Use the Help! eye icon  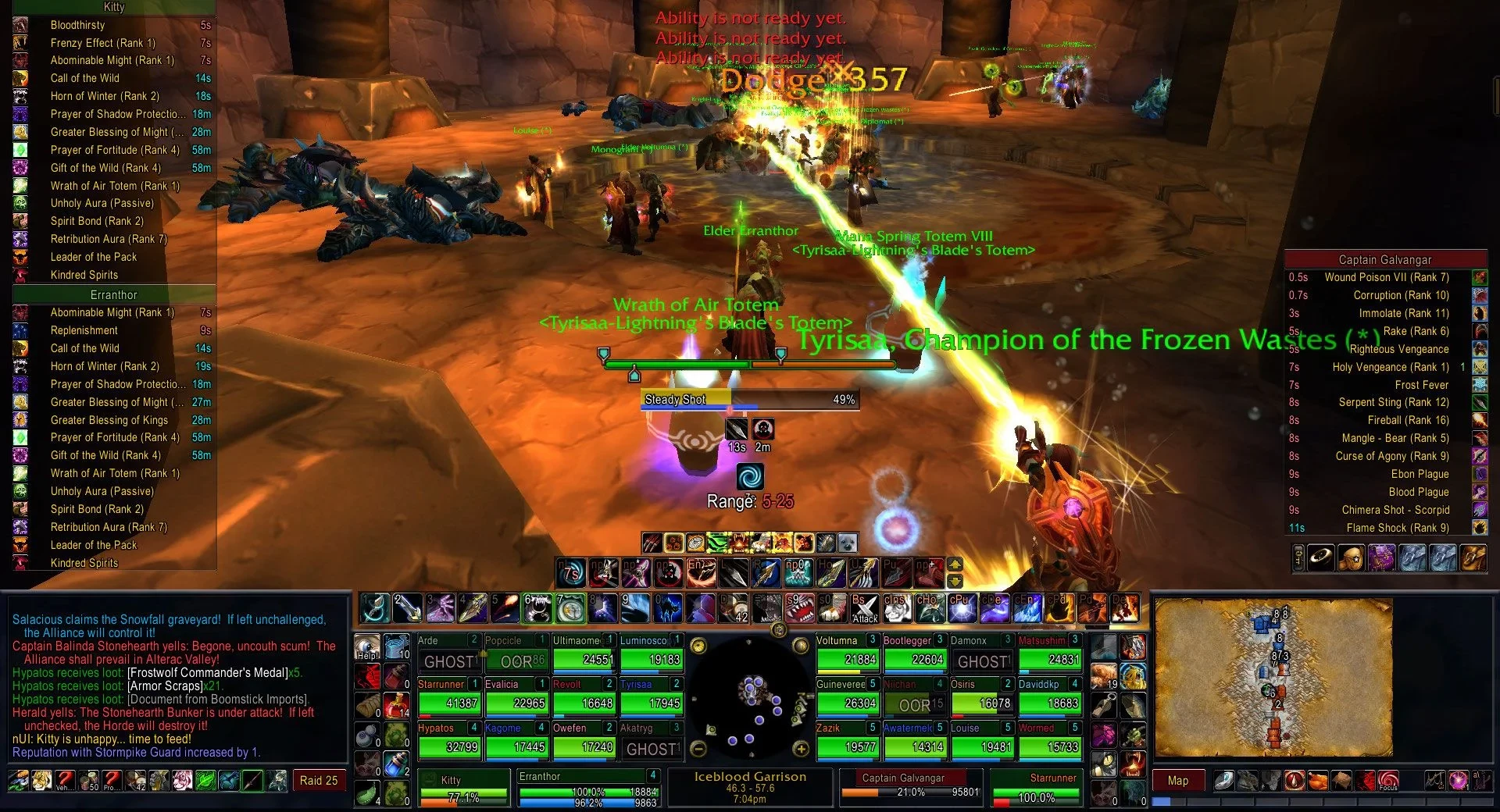click(366, 647)
